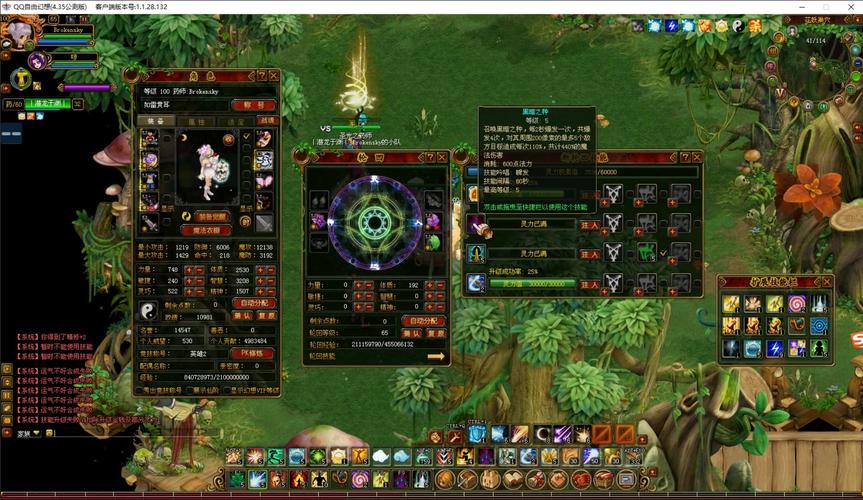Click the 装备切换 equipment switch button
Screen dimensions: 863x500
(x=211, y=216)
